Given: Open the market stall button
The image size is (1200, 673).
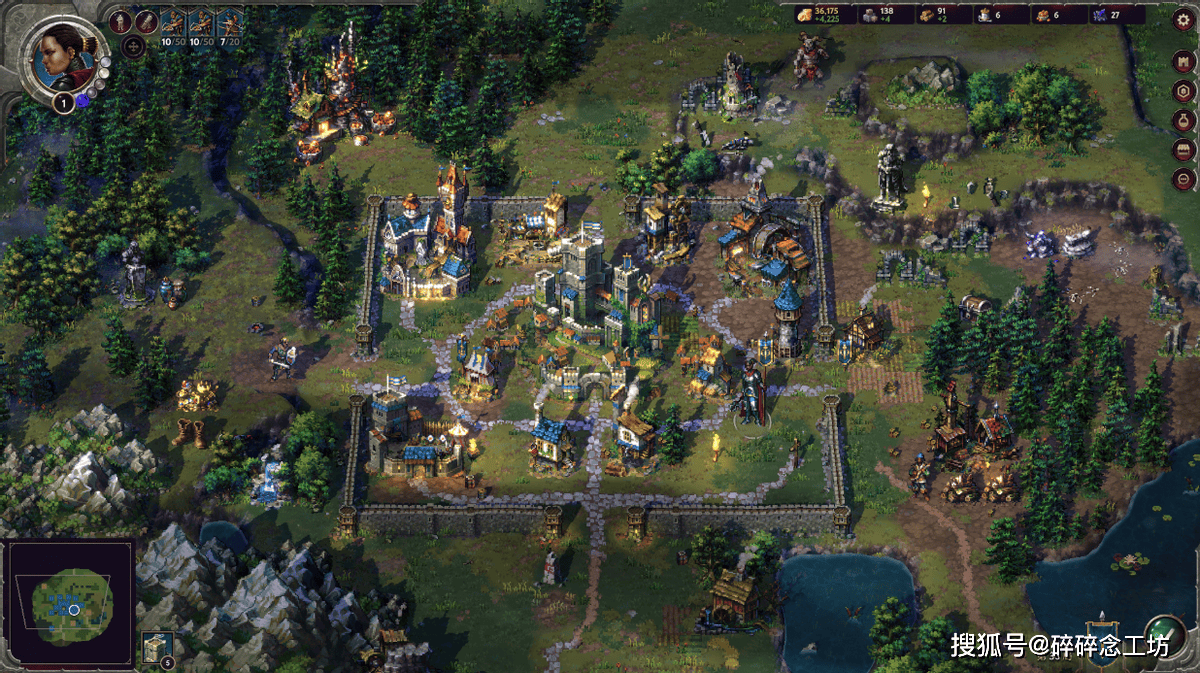Looking at the screenshot, I should click(1184, 151).
